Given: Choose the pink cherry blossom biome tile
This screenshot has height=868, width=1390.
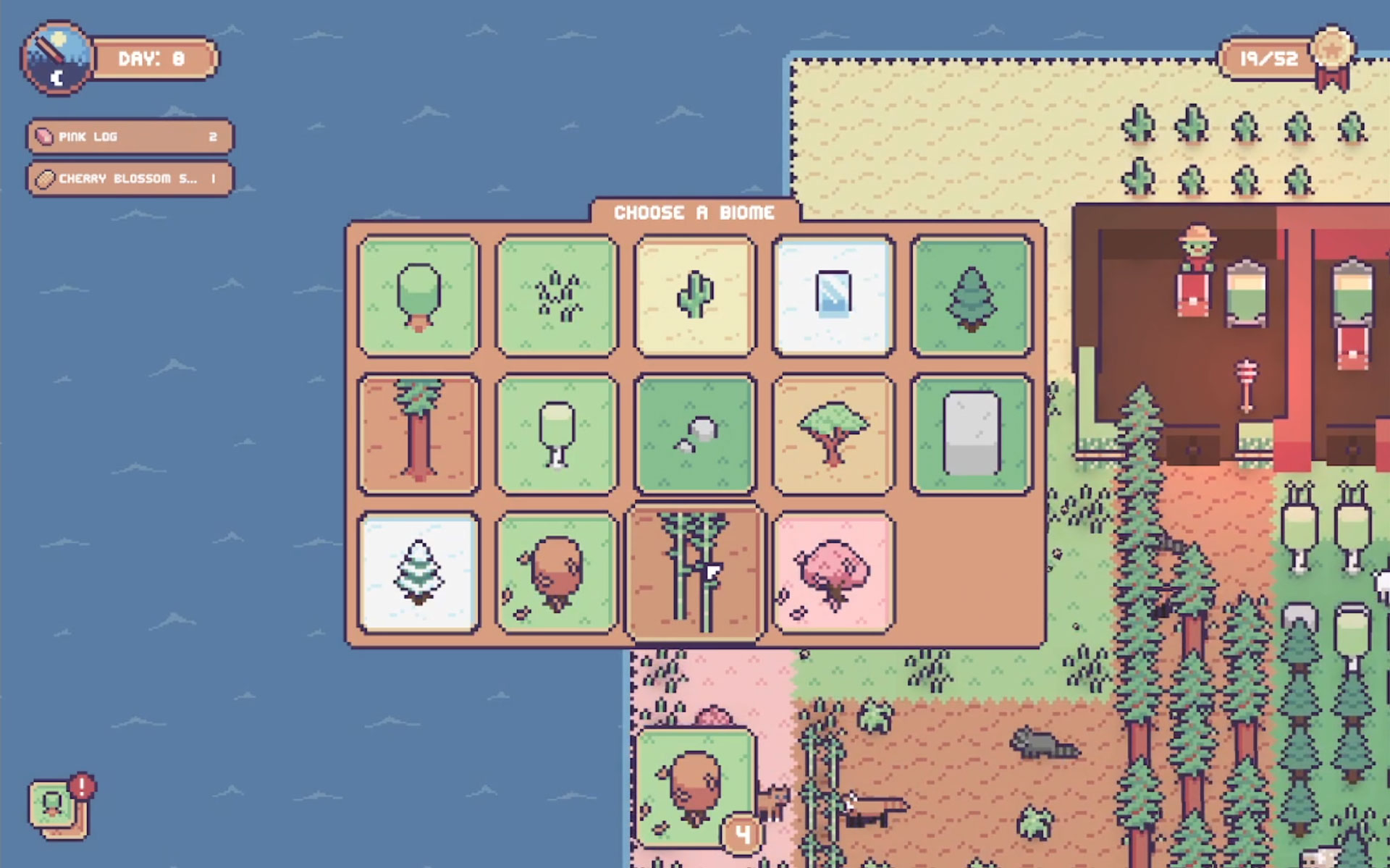Looking at the screenshot, I should tap(833, 573).
